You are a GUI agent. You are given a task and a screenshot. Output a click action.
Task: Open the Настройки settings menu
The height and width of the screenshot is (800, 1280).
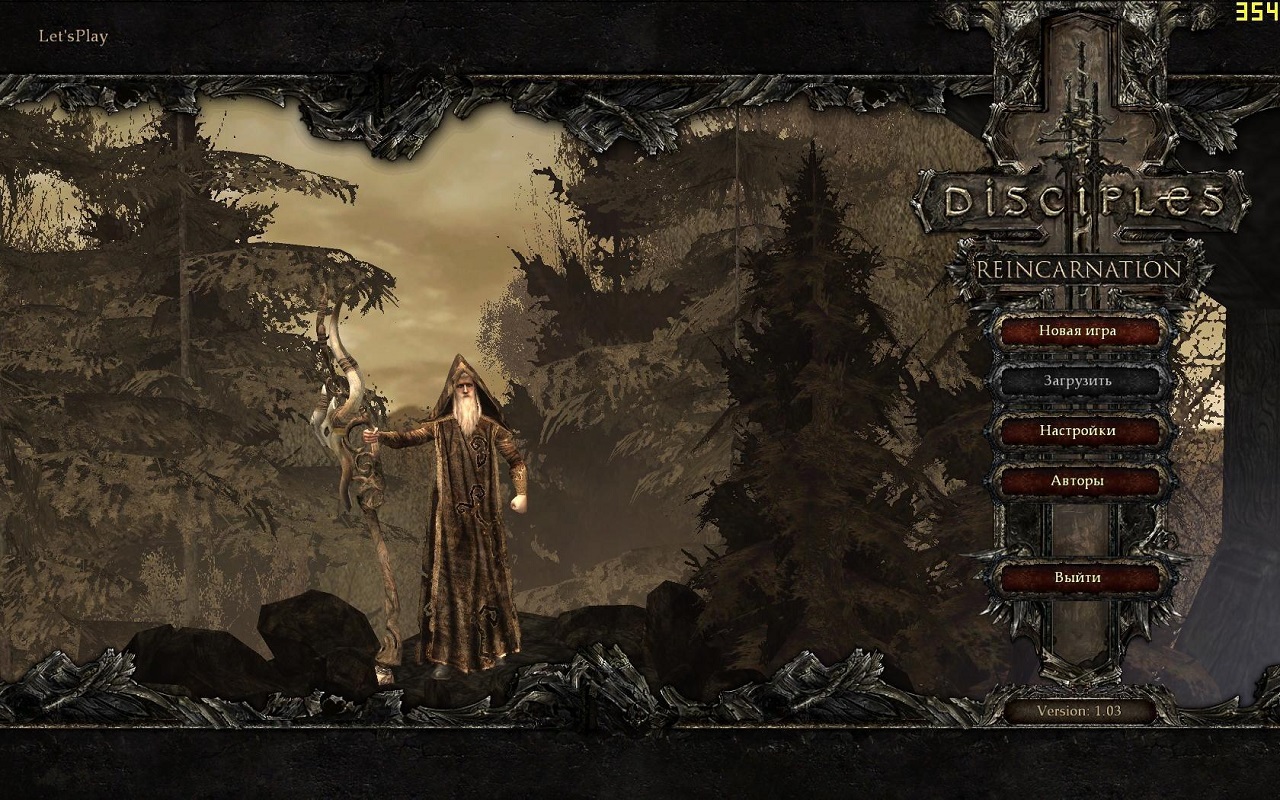tap(1077, 431)
